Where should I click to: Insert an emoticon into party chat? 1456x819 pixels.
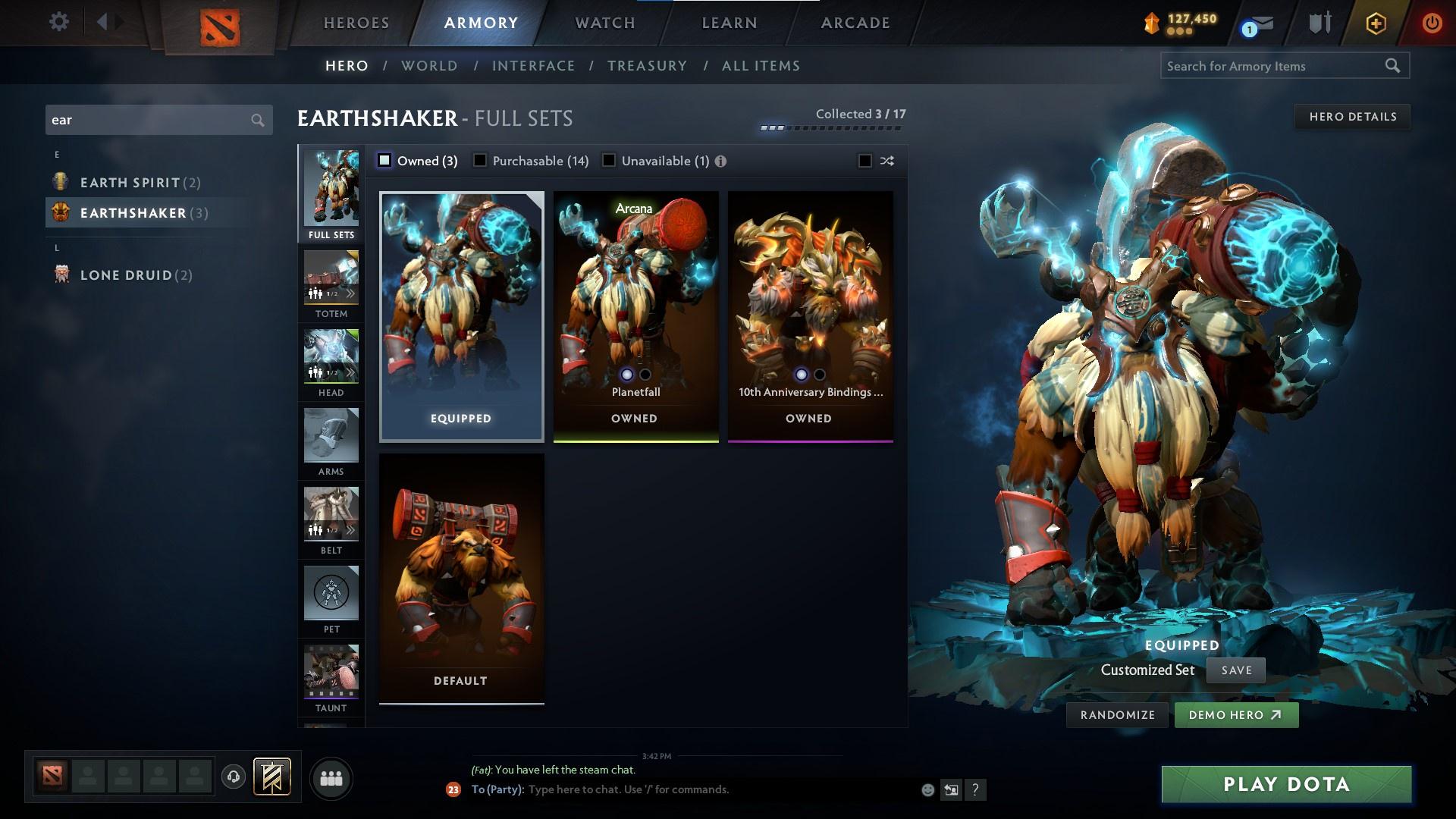pos(927,789)
